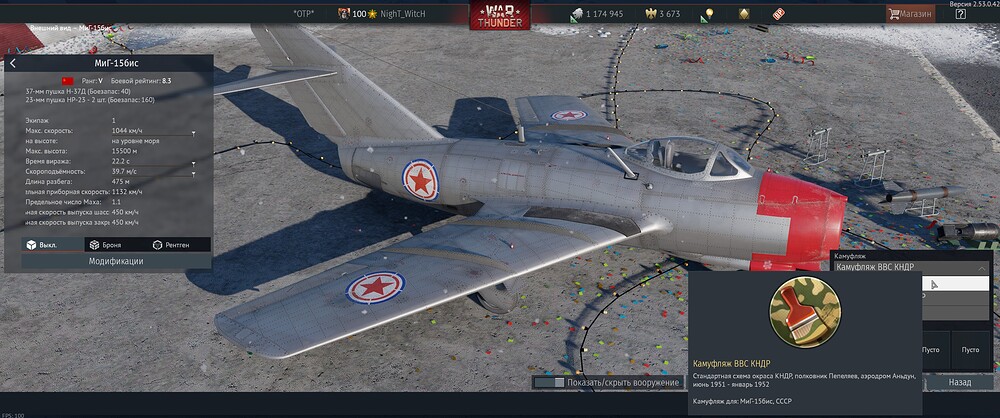Click the gold diamond icon in top bar
The image size is (1000, 418).
(744, 14)
